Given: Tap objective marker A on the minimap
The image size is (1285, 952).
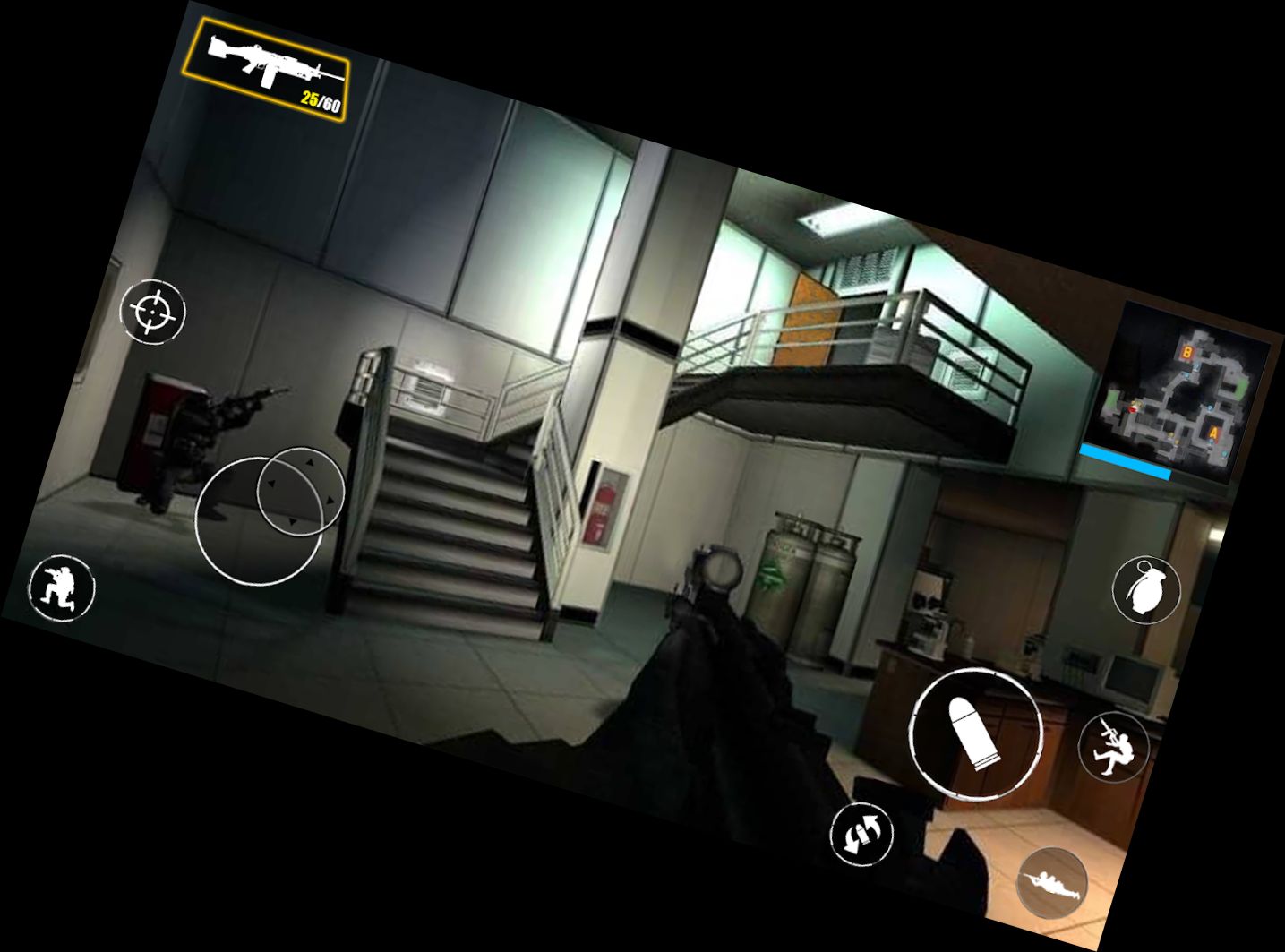Looking at the screenshot, I should tap(1213, 432).
